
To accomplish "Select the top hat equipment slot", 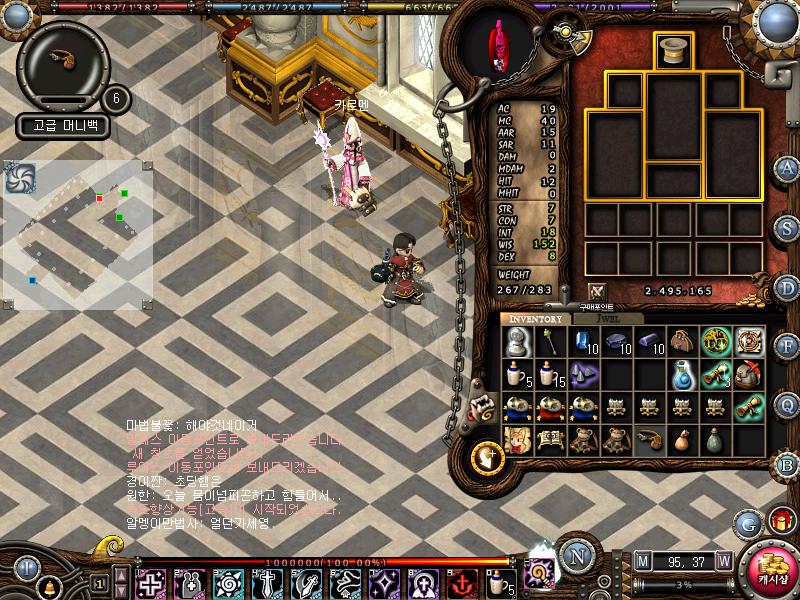I will pyautogui.click(x=673, y=51).
